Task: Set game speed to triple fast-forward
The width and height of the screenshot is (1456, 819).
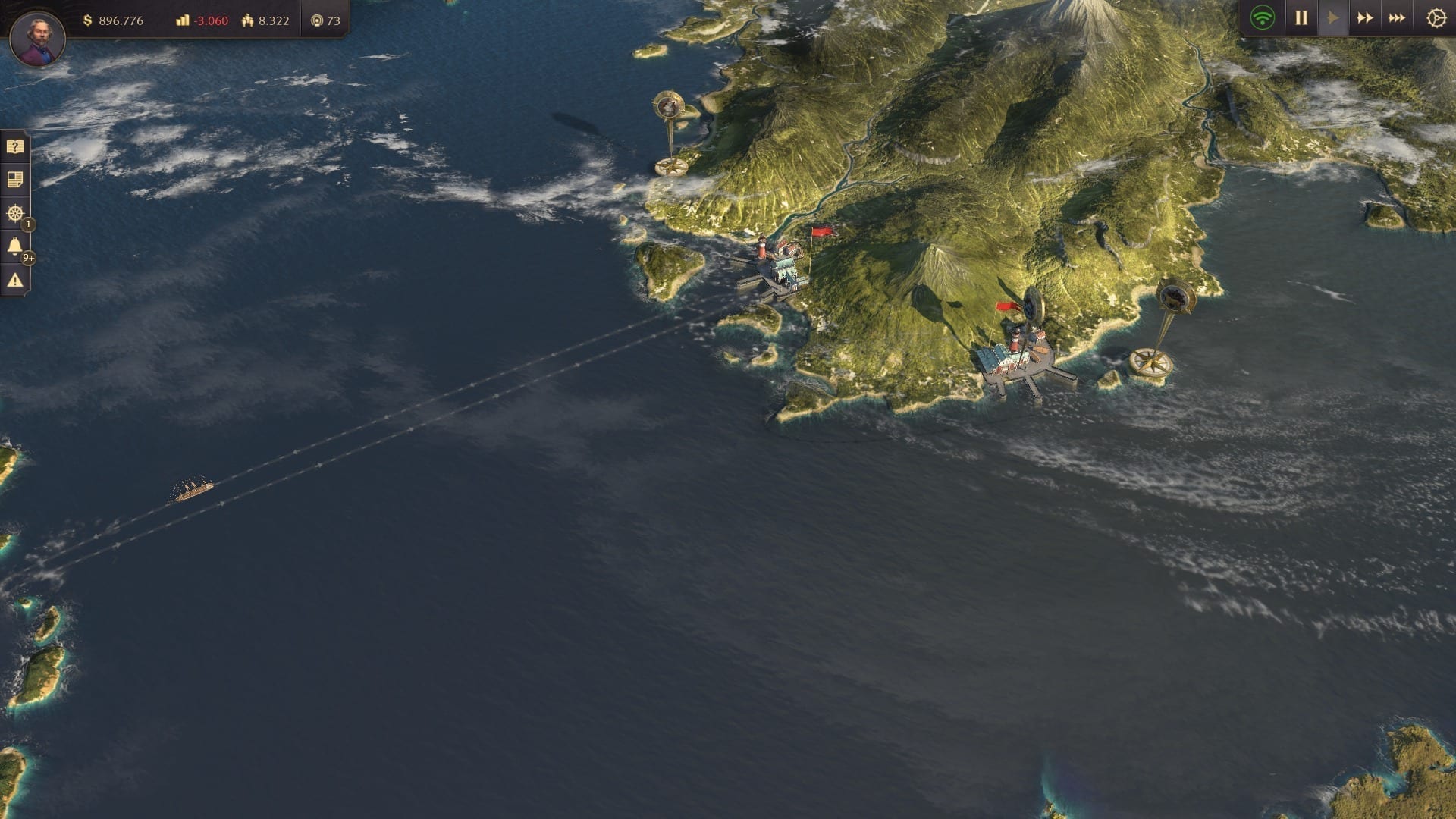Action: pyautogui.click(x=1397, y=18)
